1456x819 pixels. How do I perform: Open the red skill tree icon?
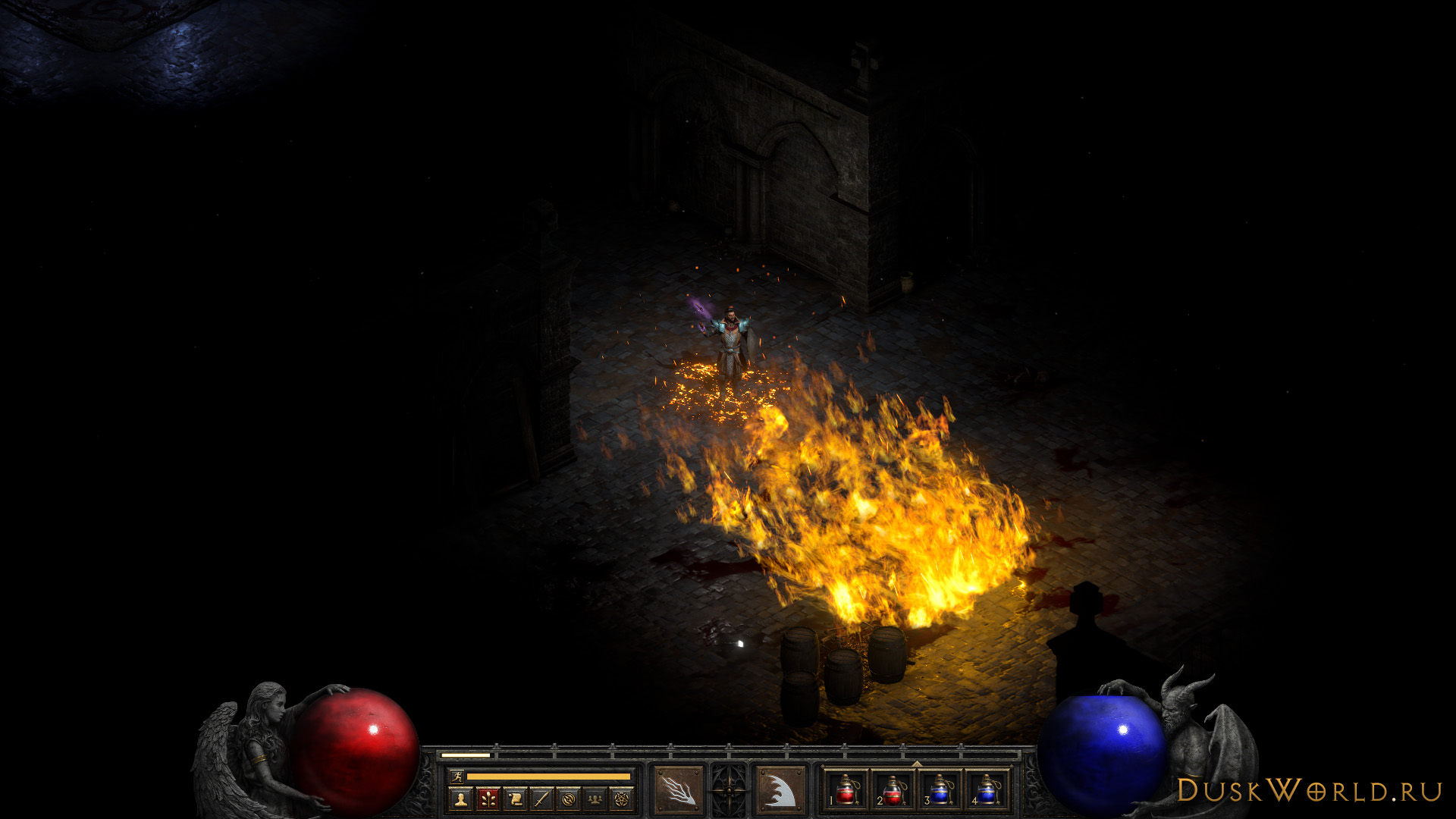tap(488, 799)
